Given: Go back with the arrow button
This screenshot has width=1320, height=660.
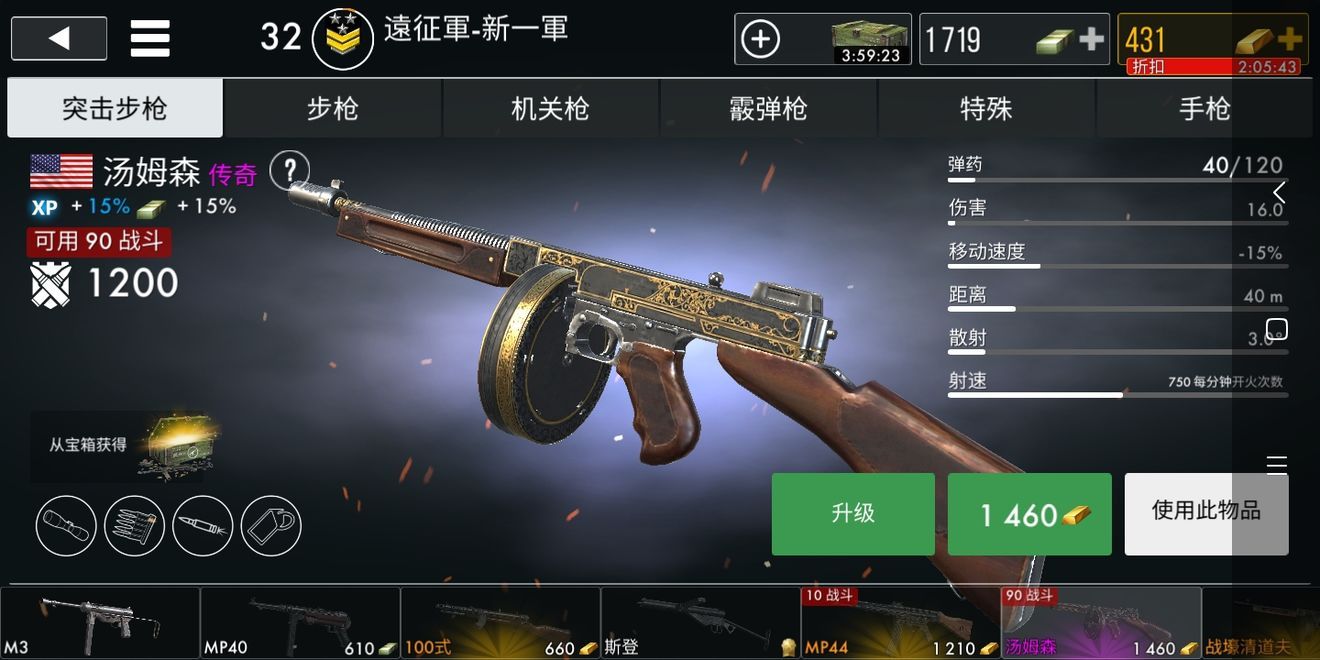Looking at the screenshot, I should coord(59,39).
